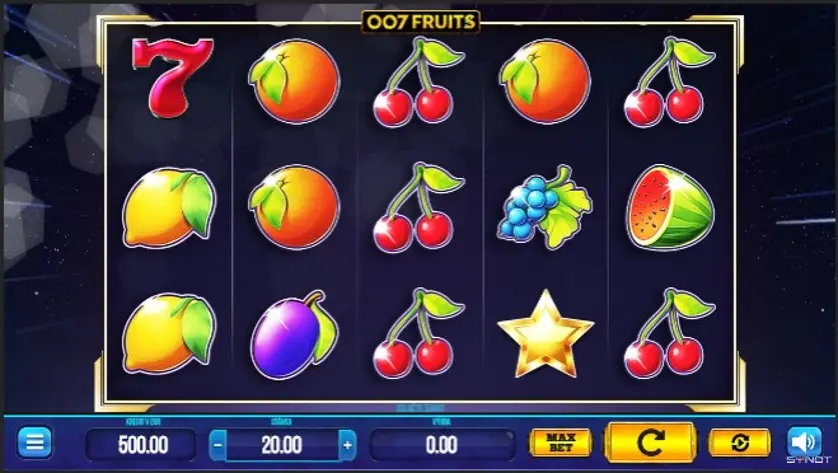Toggle the sound speaker icon
Screen dimensions: 838x473
point(804,442)
